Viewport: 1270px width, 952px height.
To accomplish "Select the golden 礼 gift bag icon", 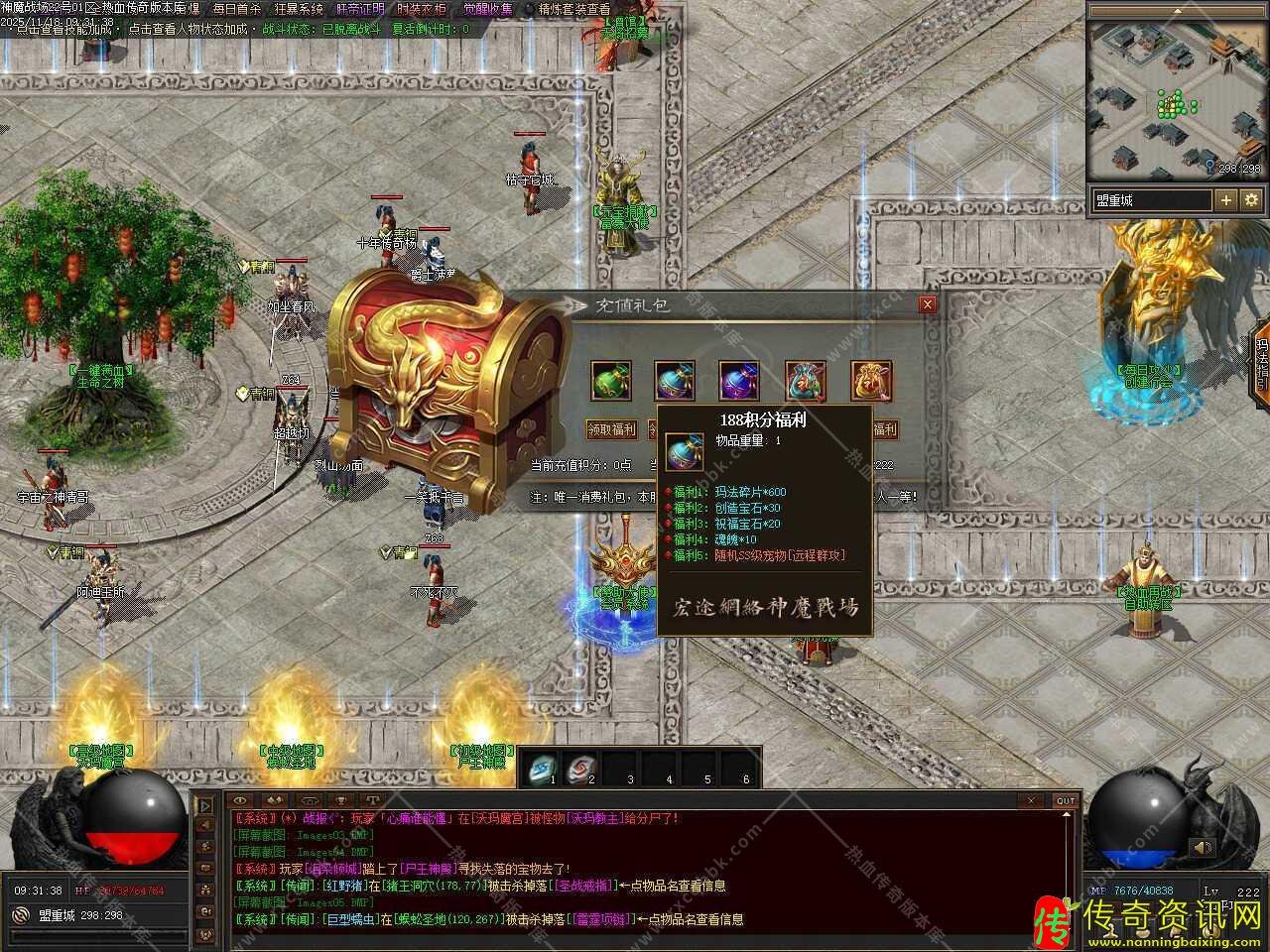I will (870, 381).
